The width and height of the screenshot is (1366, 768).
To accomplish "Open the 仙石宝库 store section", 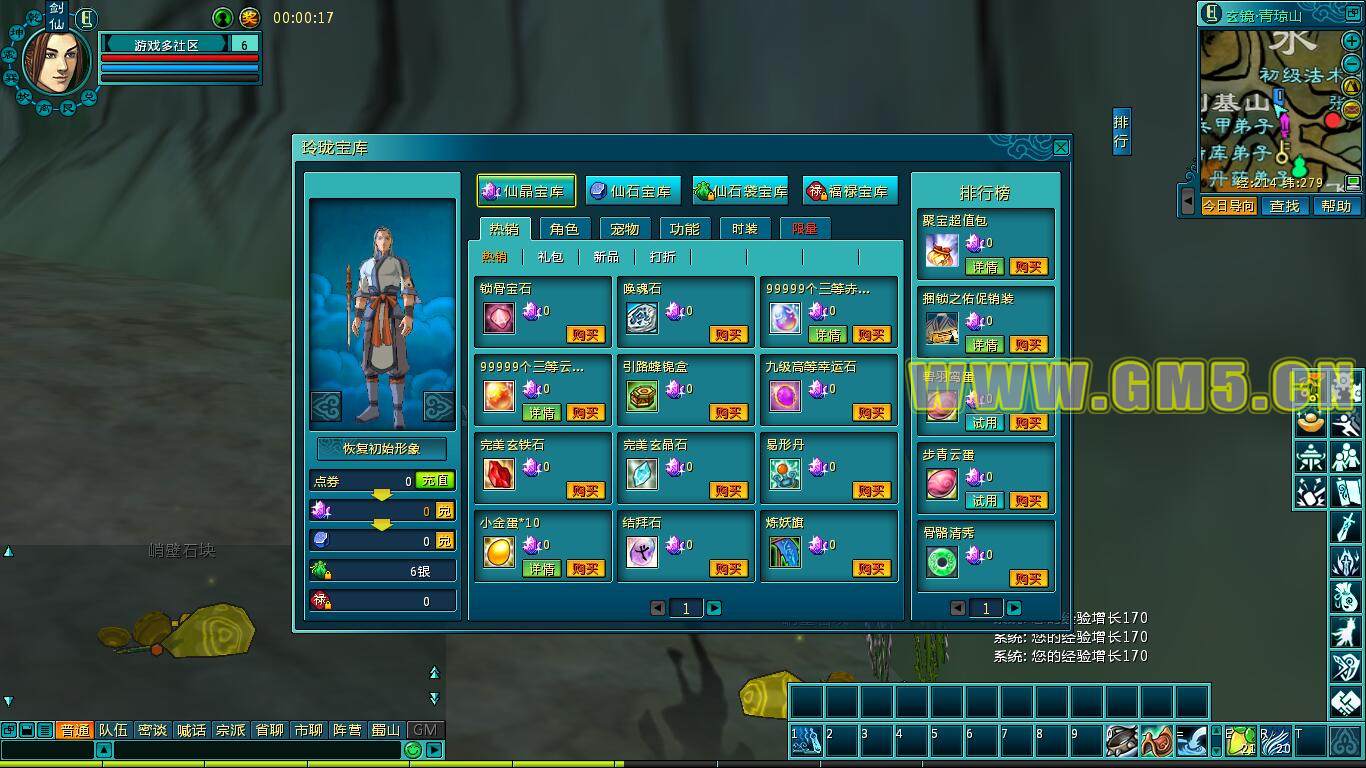I will point(632,191).
